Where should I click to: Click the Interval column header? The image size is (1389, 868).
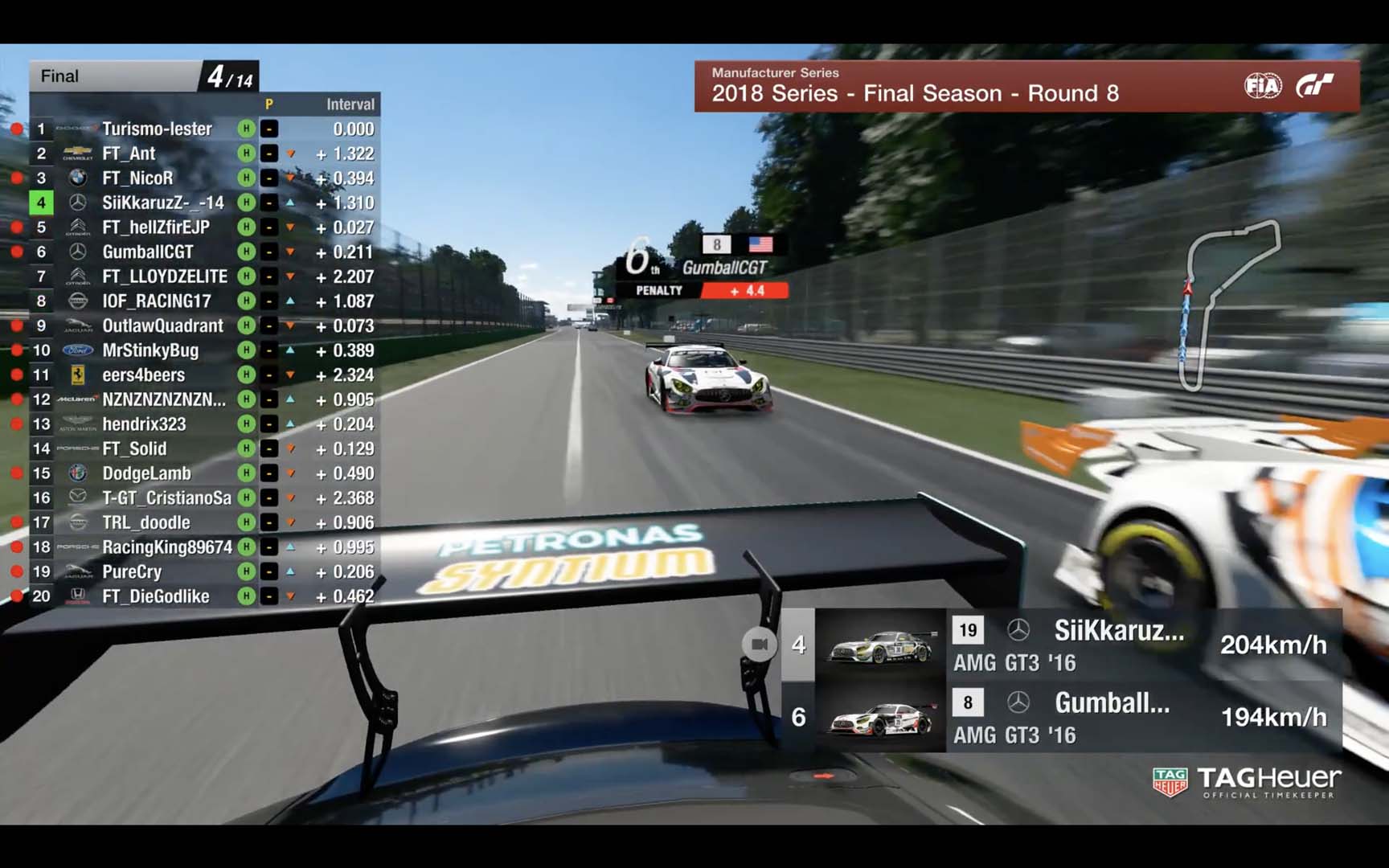350,104
